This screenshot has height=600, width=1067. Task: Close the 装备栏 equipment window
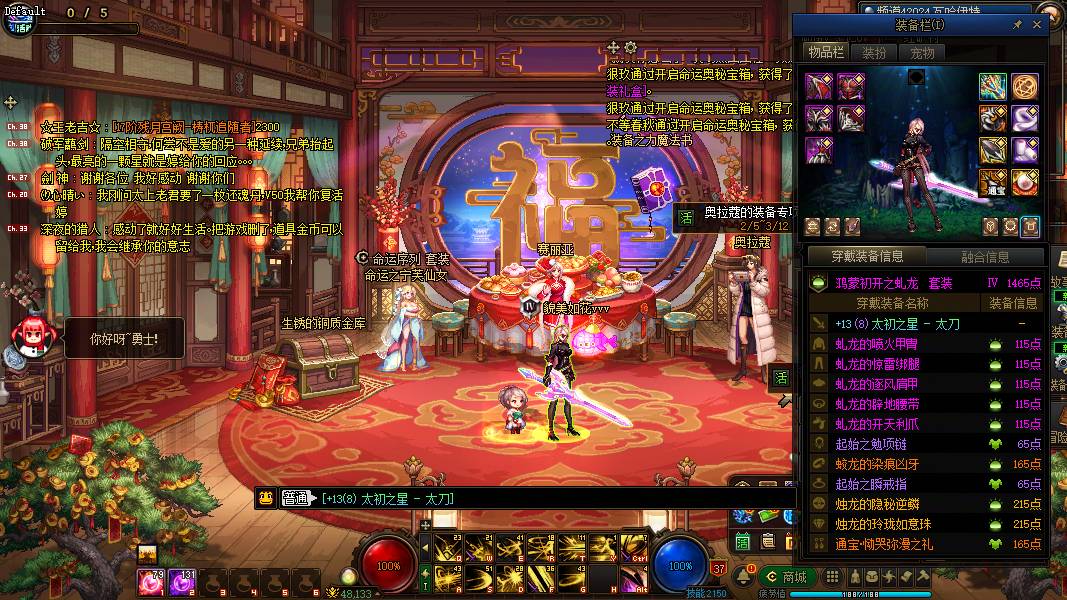click(x=1038, y=24)
